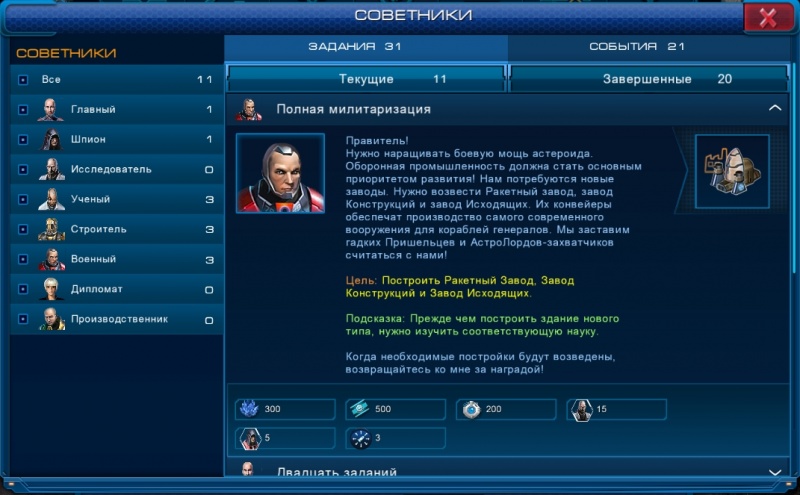
Task: Show Завершенные tasks list
Action: [652, 79]
